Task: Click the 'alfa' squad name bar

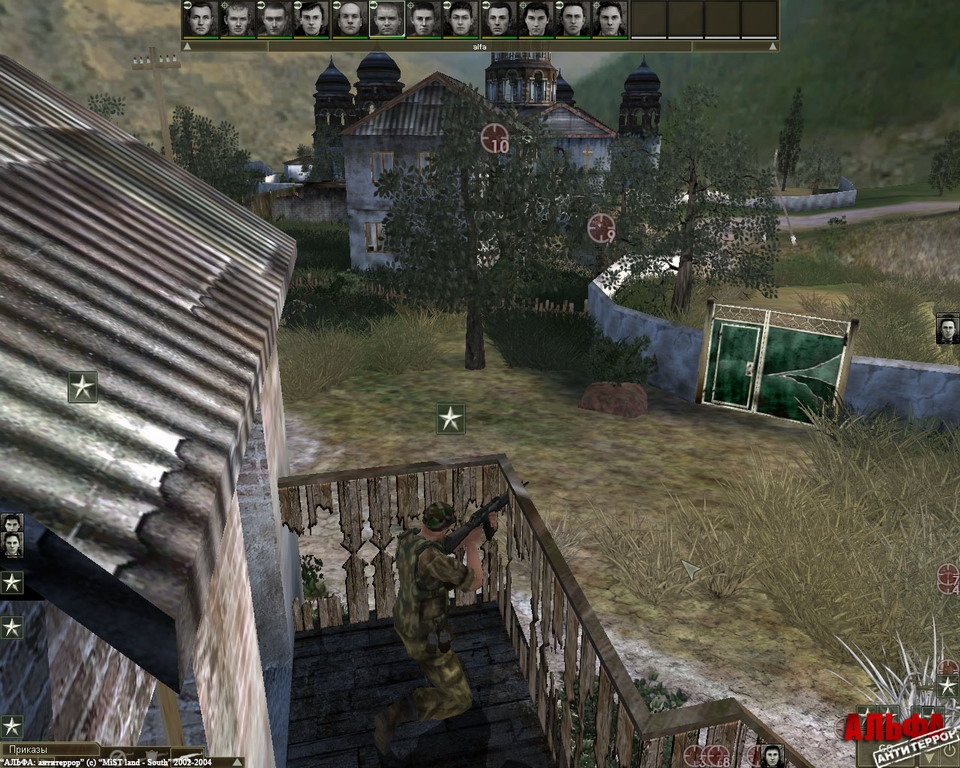Action: [480, 46]
